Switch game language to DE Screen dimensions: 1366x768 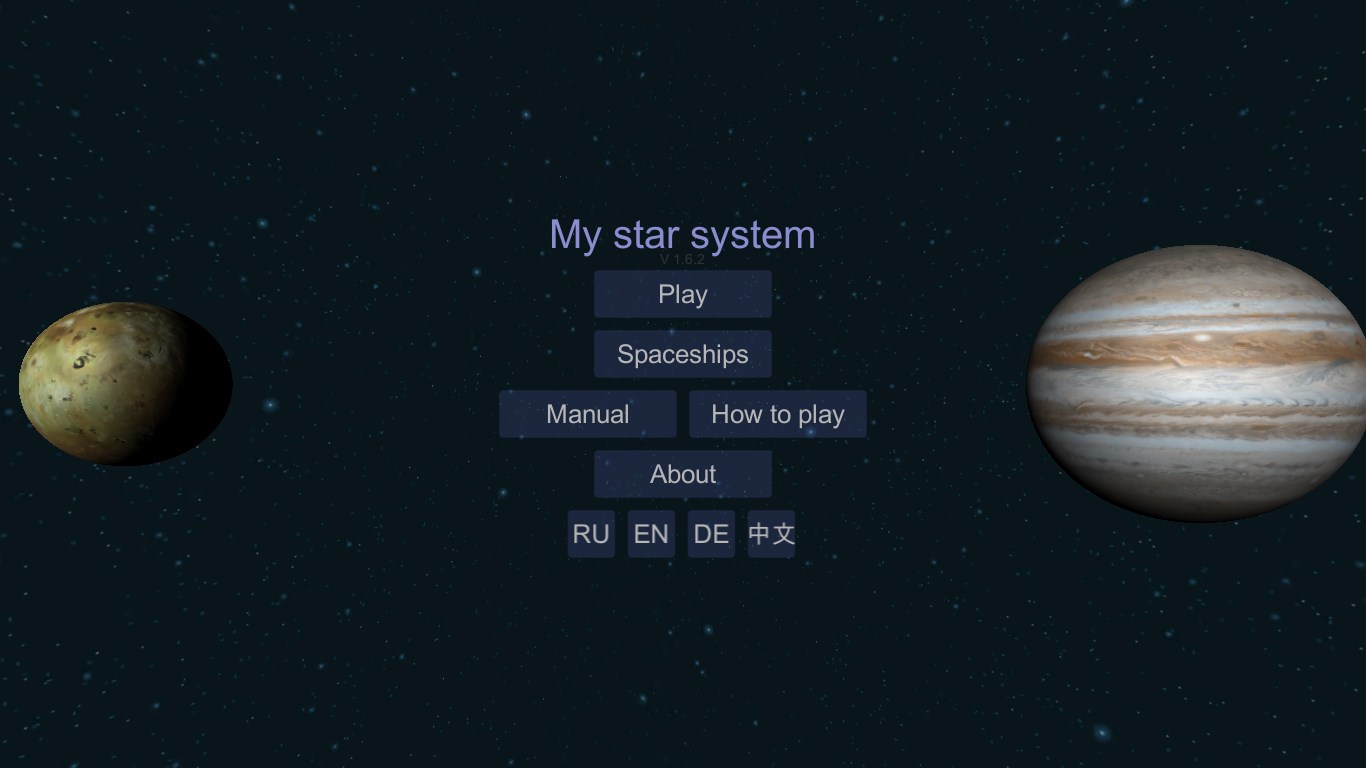[710, 534]
